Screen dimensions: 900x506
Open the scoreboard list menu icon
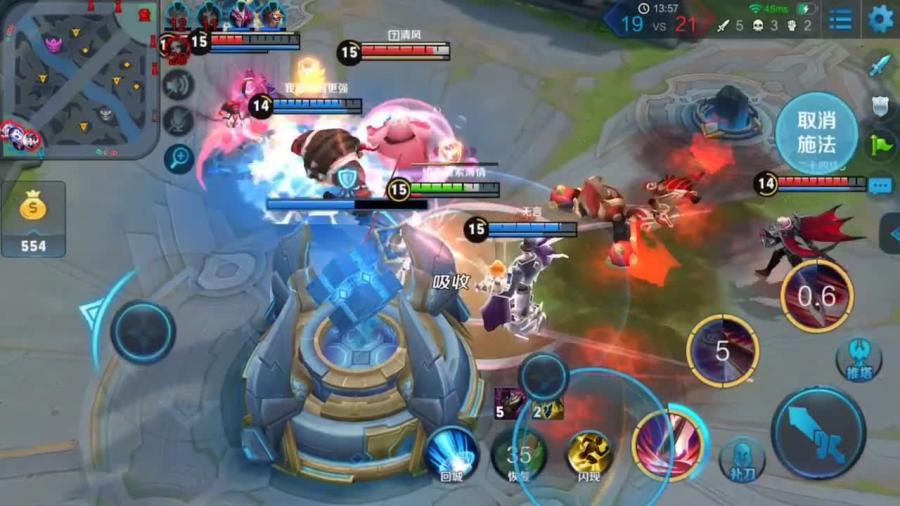tap(841, 18)
